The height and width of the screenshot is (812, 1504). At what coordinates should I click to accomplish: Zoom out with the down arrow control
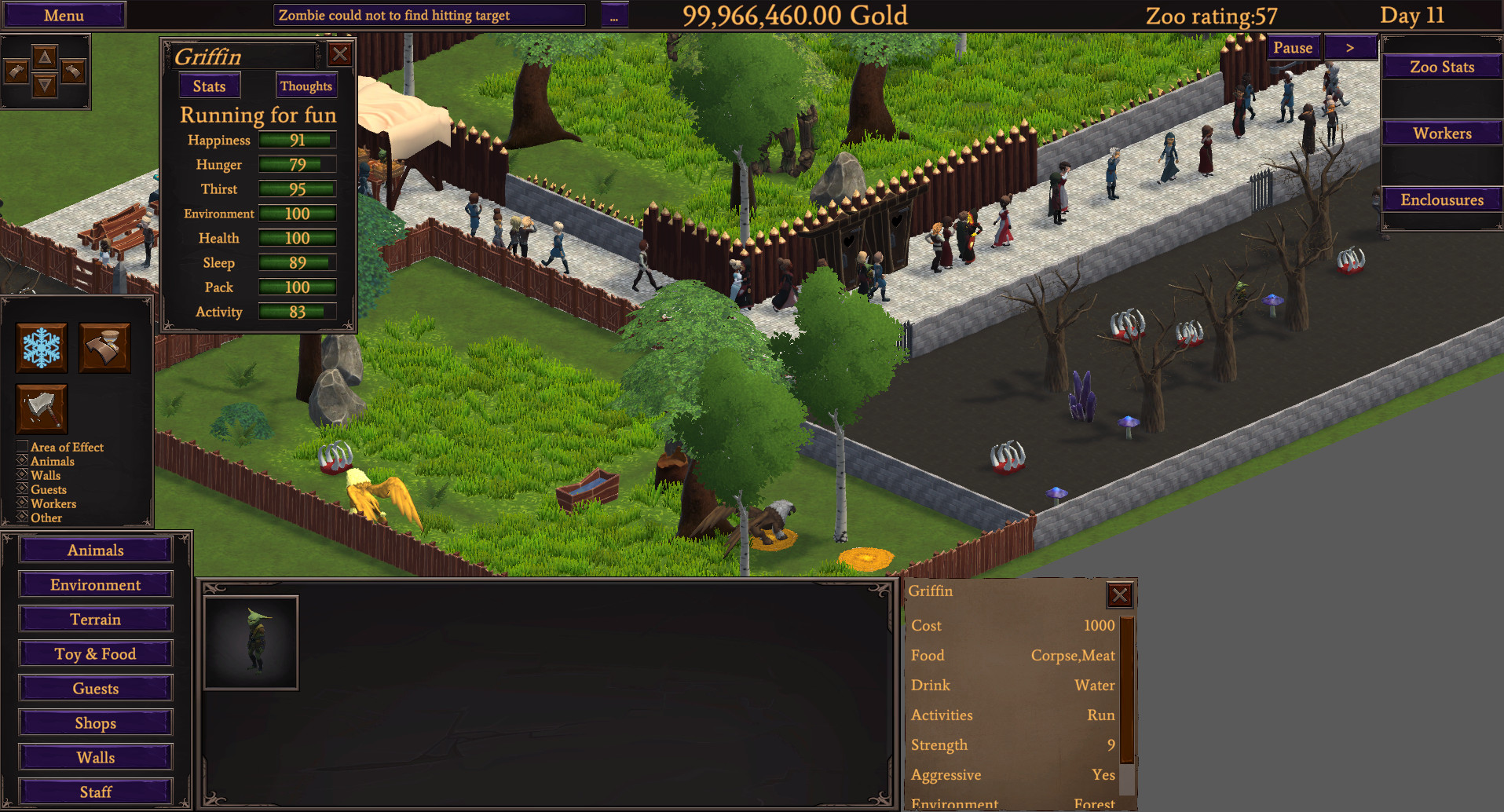(x=46, y=84)
